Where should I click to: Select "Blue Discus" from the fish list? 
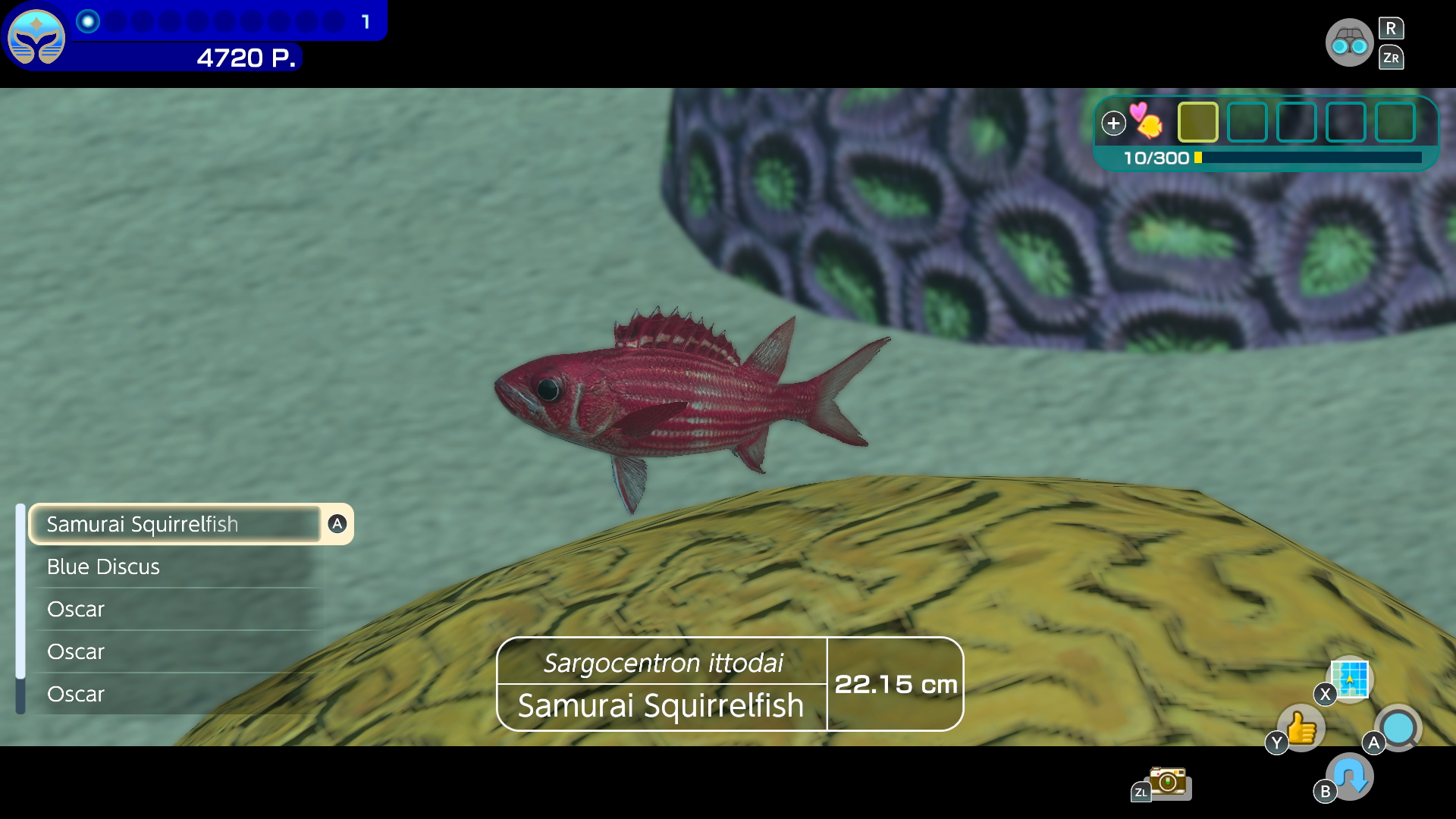(104, 566)
